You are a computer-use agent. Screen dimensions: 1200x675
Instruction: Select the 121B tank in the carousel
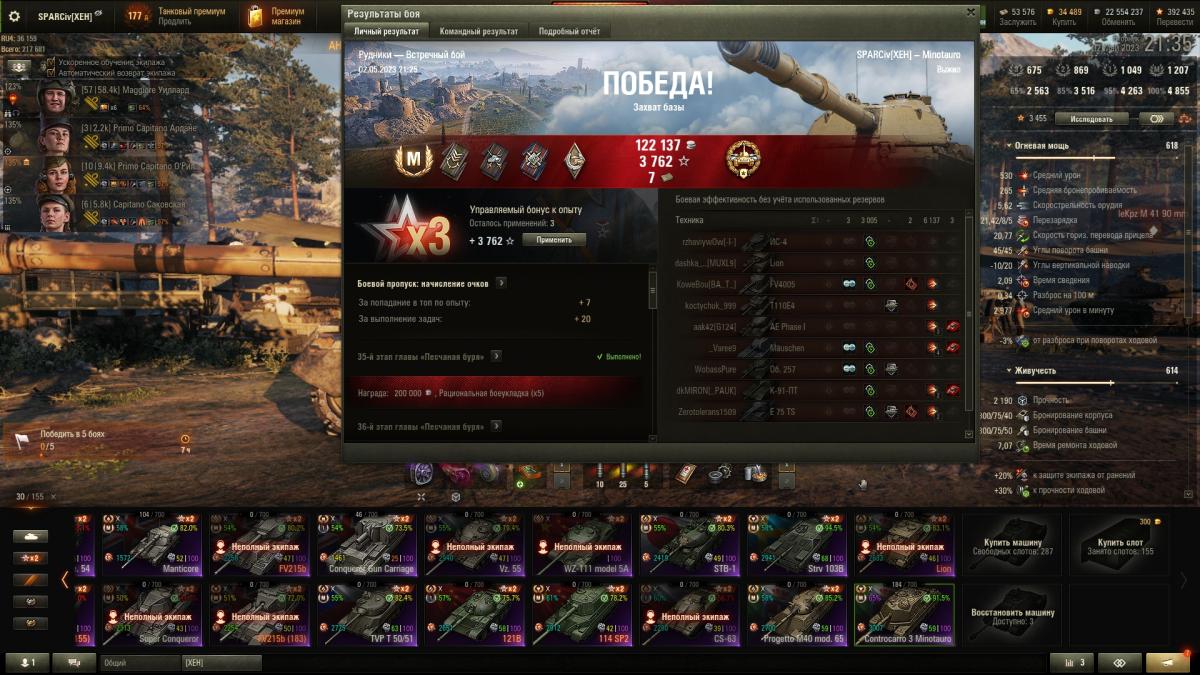tap(474, 615)
